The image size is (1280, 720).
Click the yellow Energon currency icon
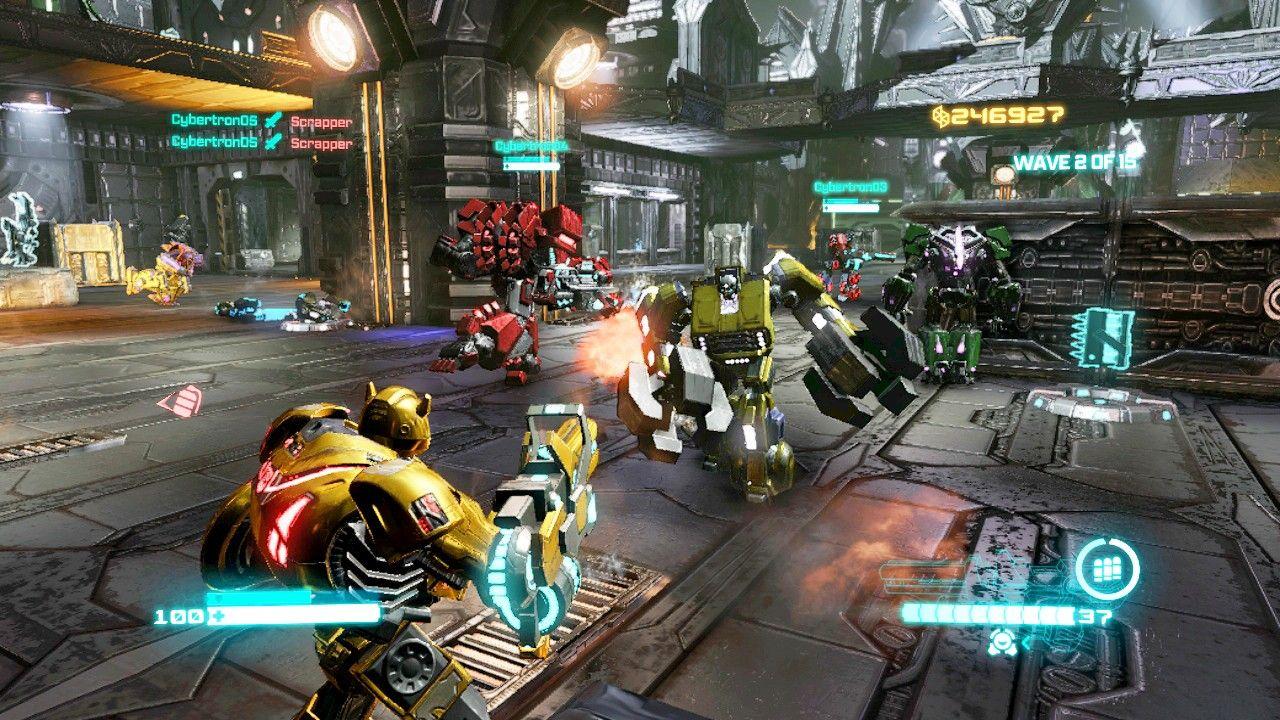tap(938, 117)
